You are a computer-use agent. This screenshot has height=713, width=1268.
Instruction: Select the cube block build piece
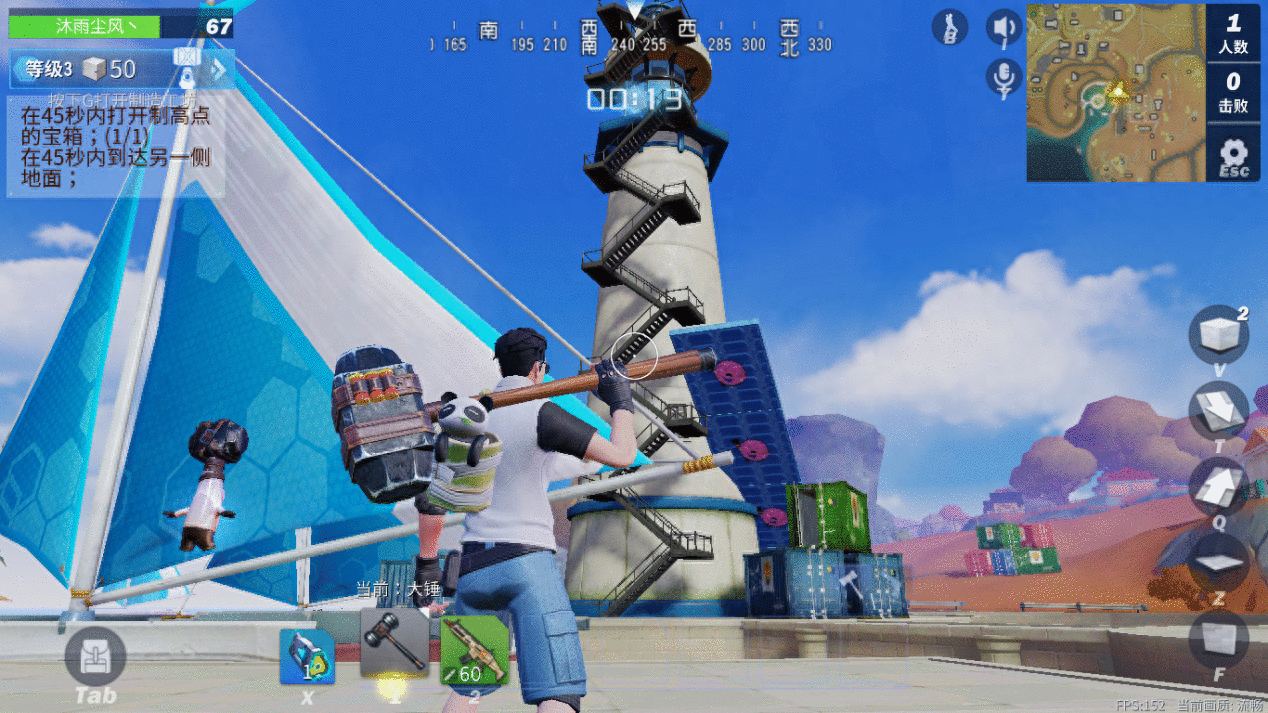(x=1218, y=334)
